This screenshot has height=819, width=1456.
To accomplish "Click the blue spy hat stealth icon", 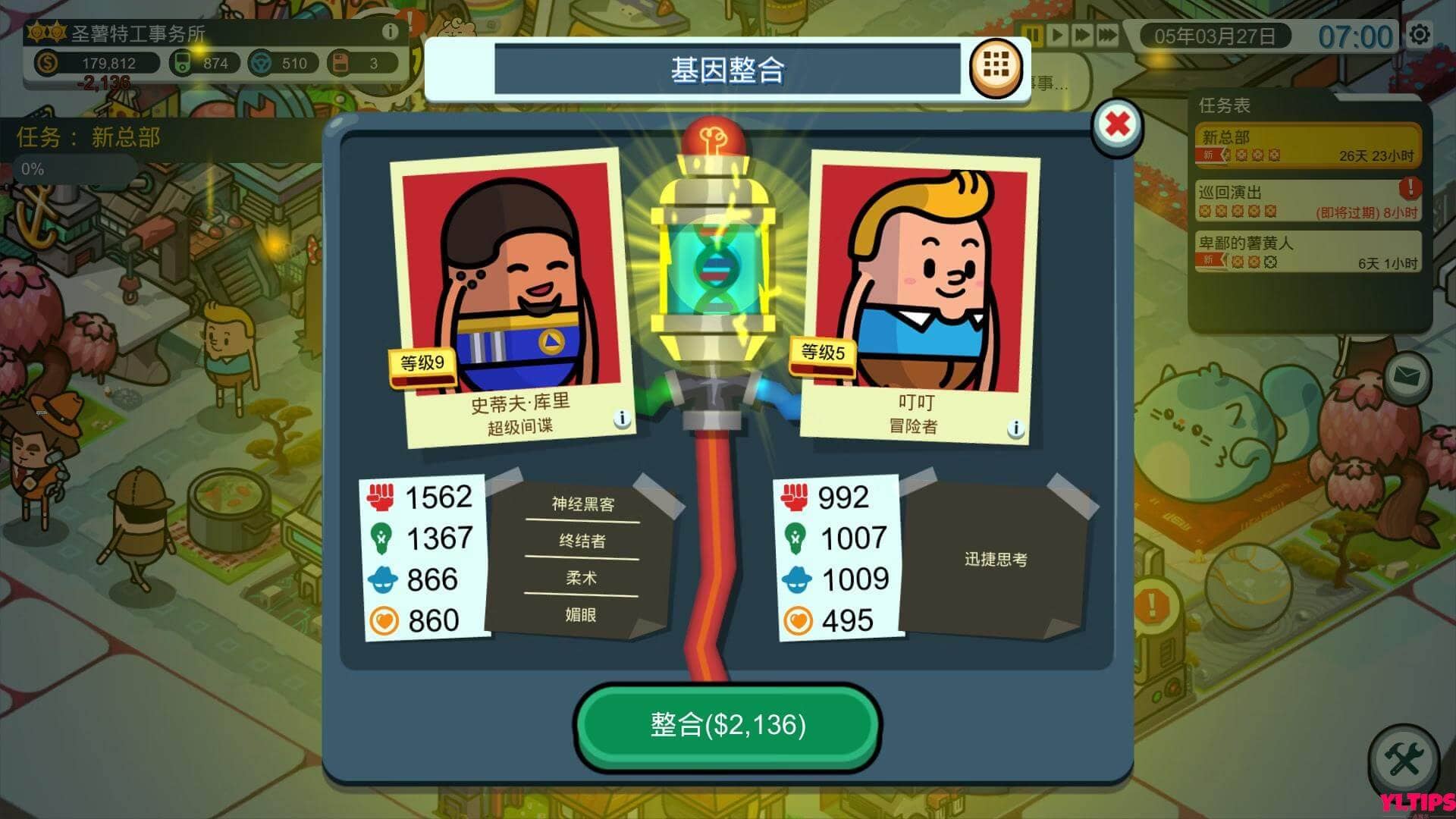I will coord(383,578).
